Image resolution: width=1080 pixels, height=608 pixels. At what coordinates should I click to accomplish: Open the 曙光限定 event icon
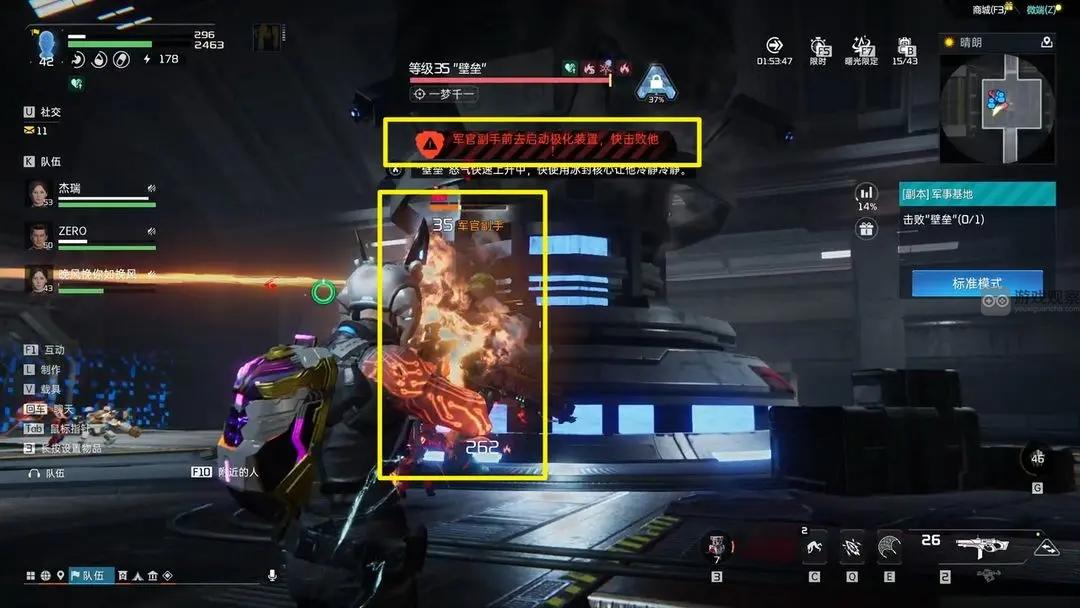pos(863,47)
